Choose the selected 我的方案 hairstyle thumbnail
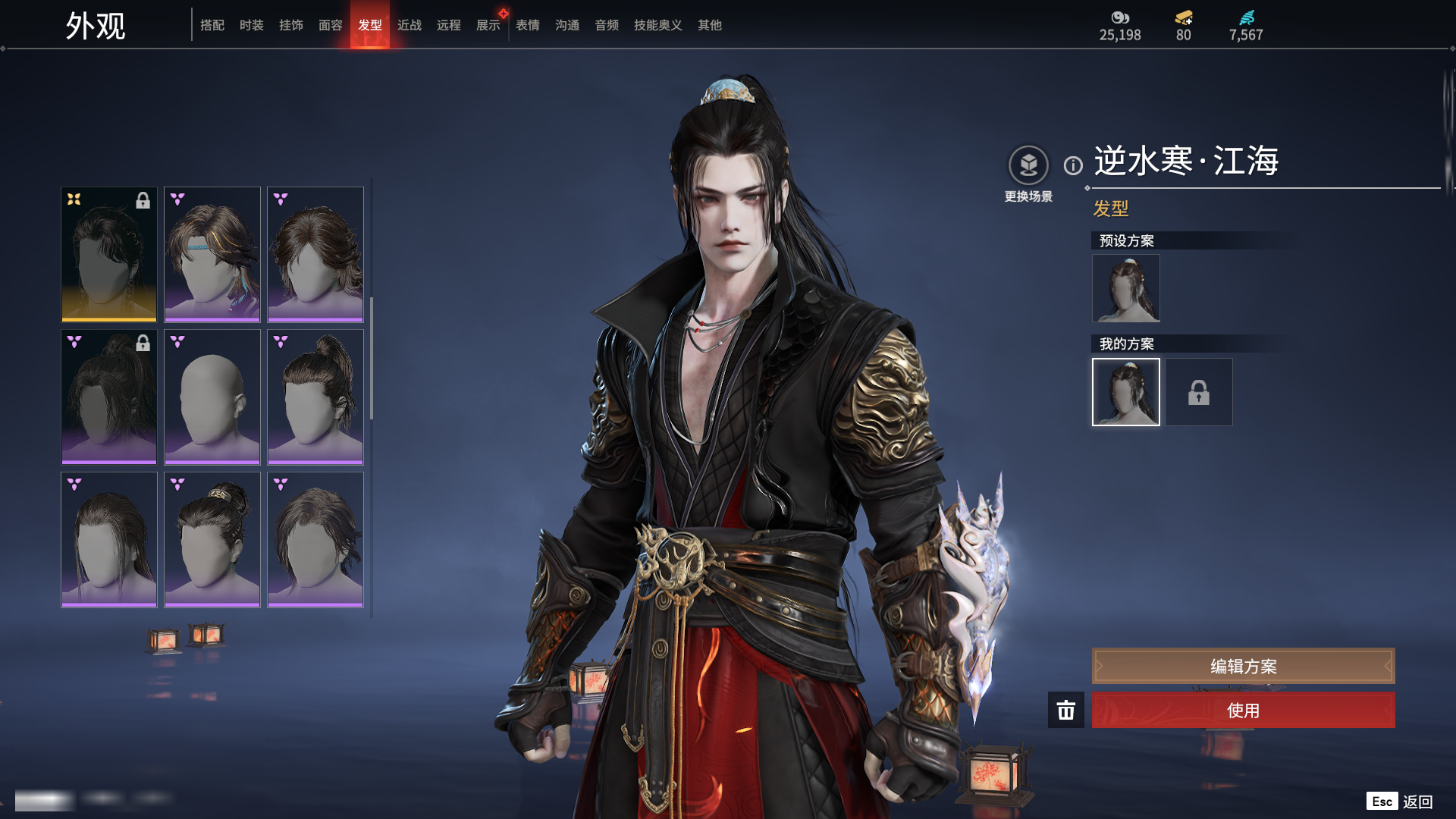The height and width of the screenshot is (819, 1456). point(1126,392)
